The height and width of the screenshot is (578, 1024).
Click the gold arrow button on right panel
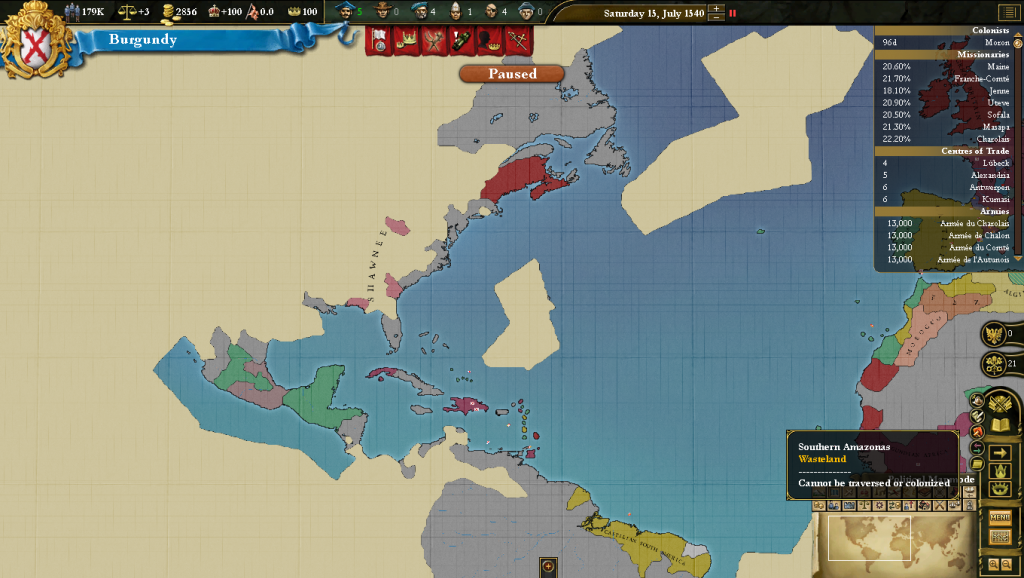tap(999, 453)
